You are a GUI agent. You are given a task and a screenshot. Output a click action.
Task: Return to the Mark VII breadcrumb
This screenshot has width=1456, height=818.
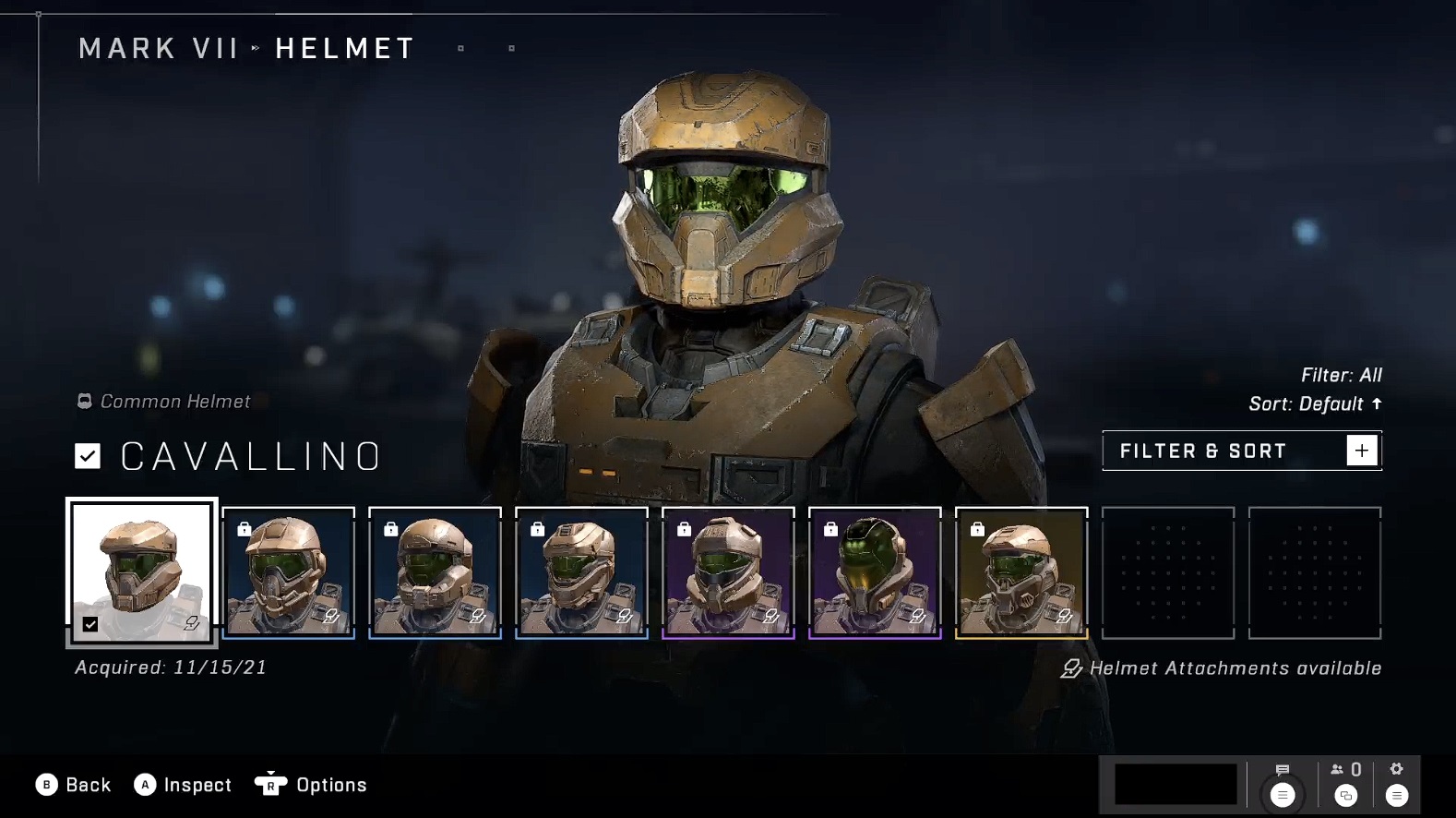click(159, 48)
